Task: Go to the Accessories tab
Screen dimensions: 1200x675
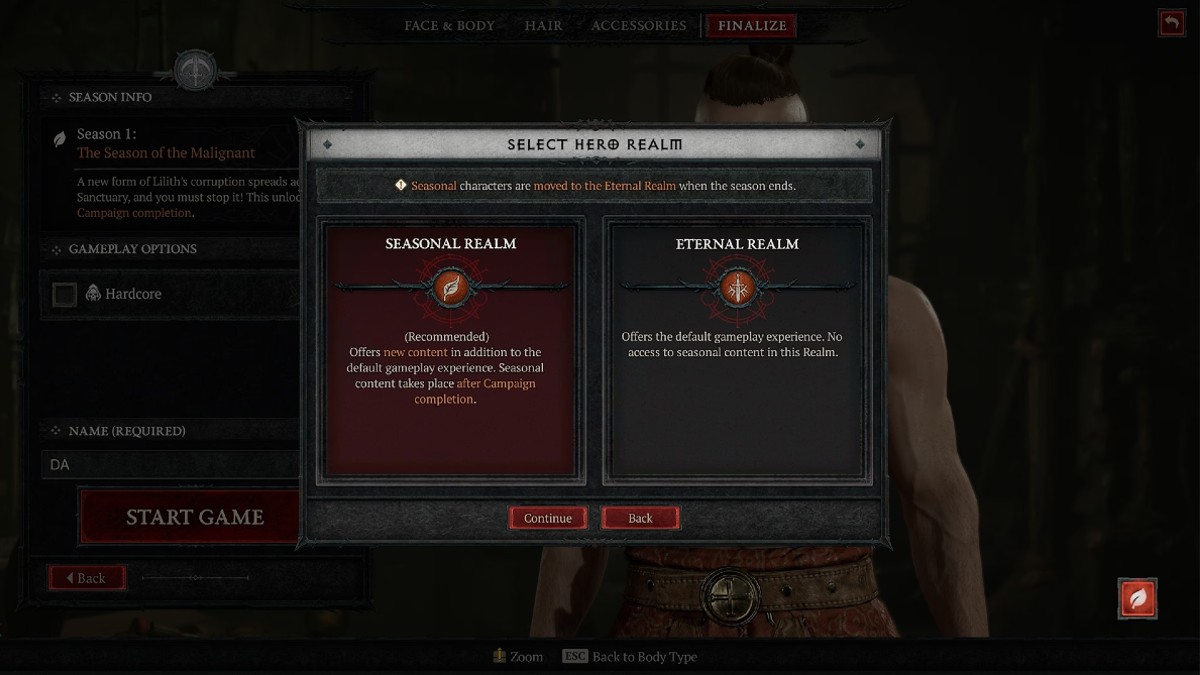Action: (x=638, y=26)
